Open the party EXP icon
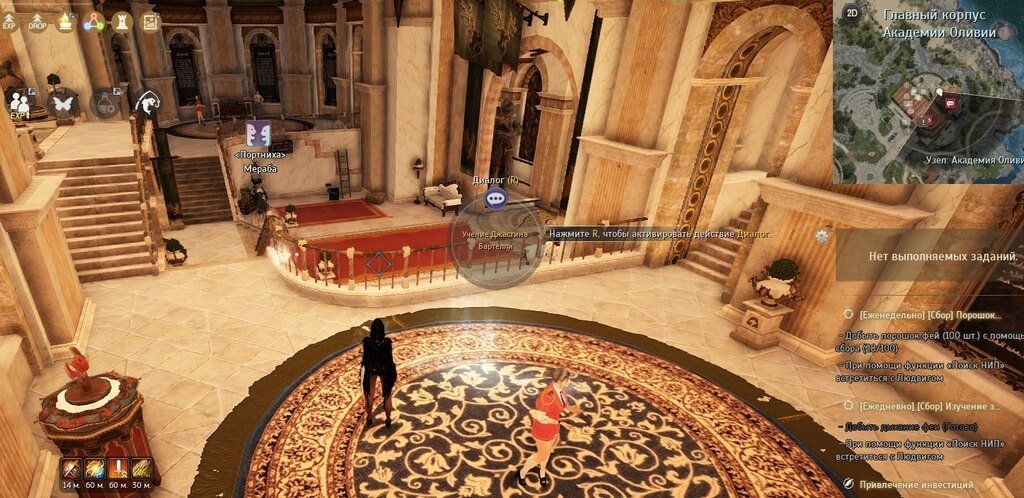The height and width of the screenshot is (498, 1024). coord(19,102)
